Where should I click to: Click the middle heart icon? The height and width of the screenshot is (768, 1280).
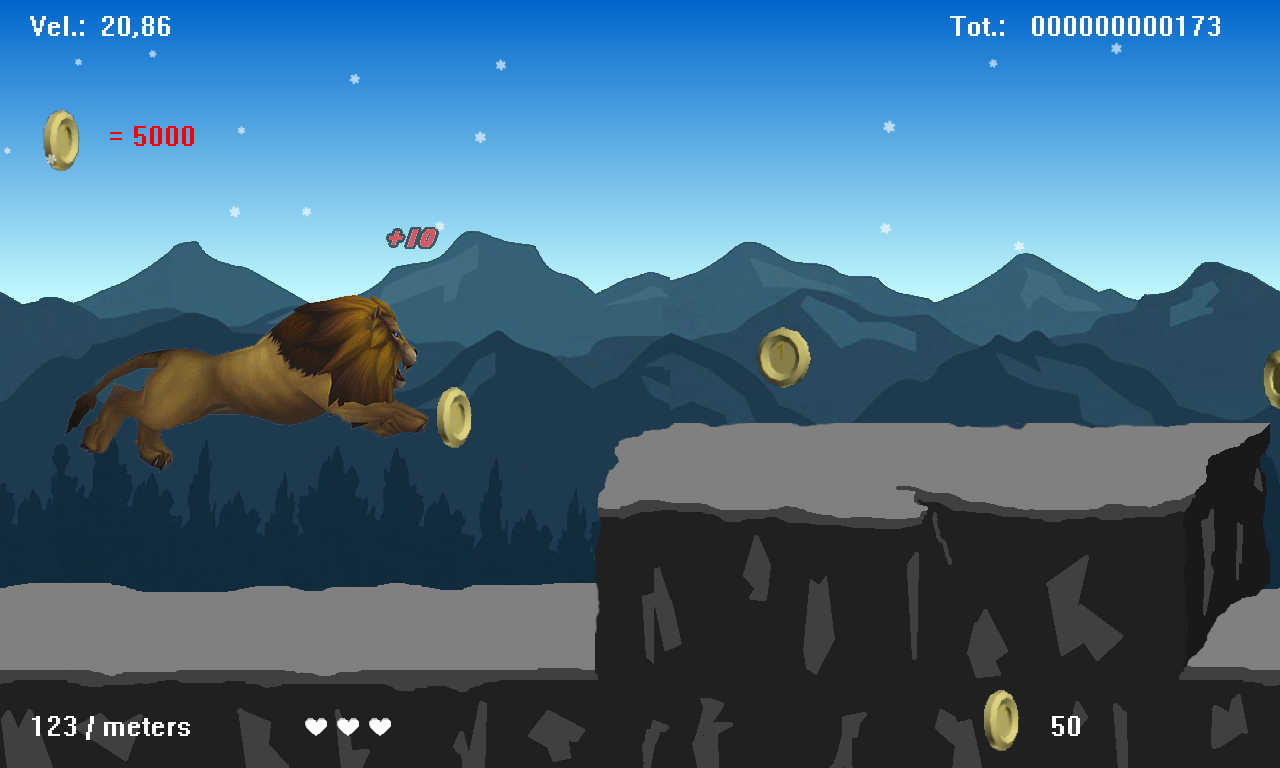tap(348, 727)
